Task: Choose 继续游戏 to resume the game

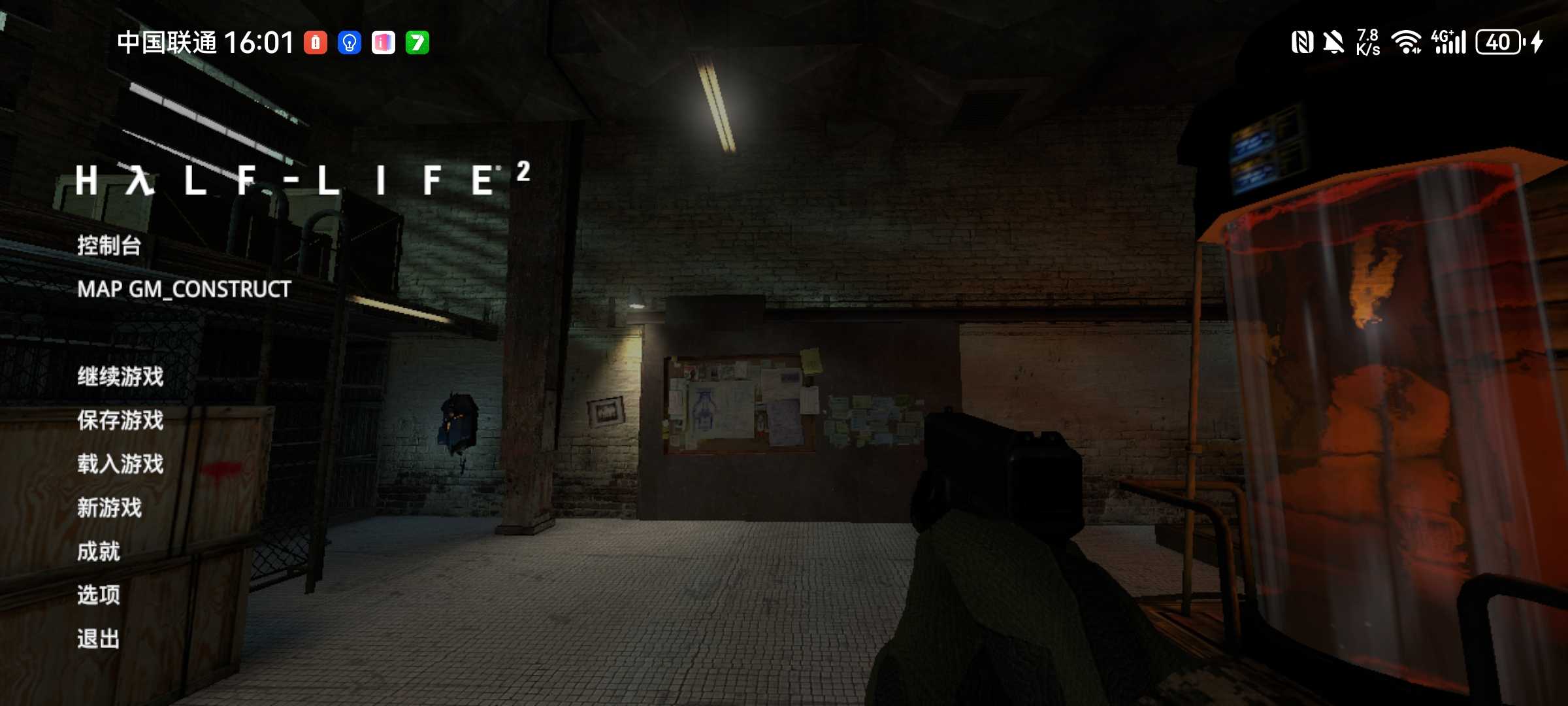Action: pos(120,377)
